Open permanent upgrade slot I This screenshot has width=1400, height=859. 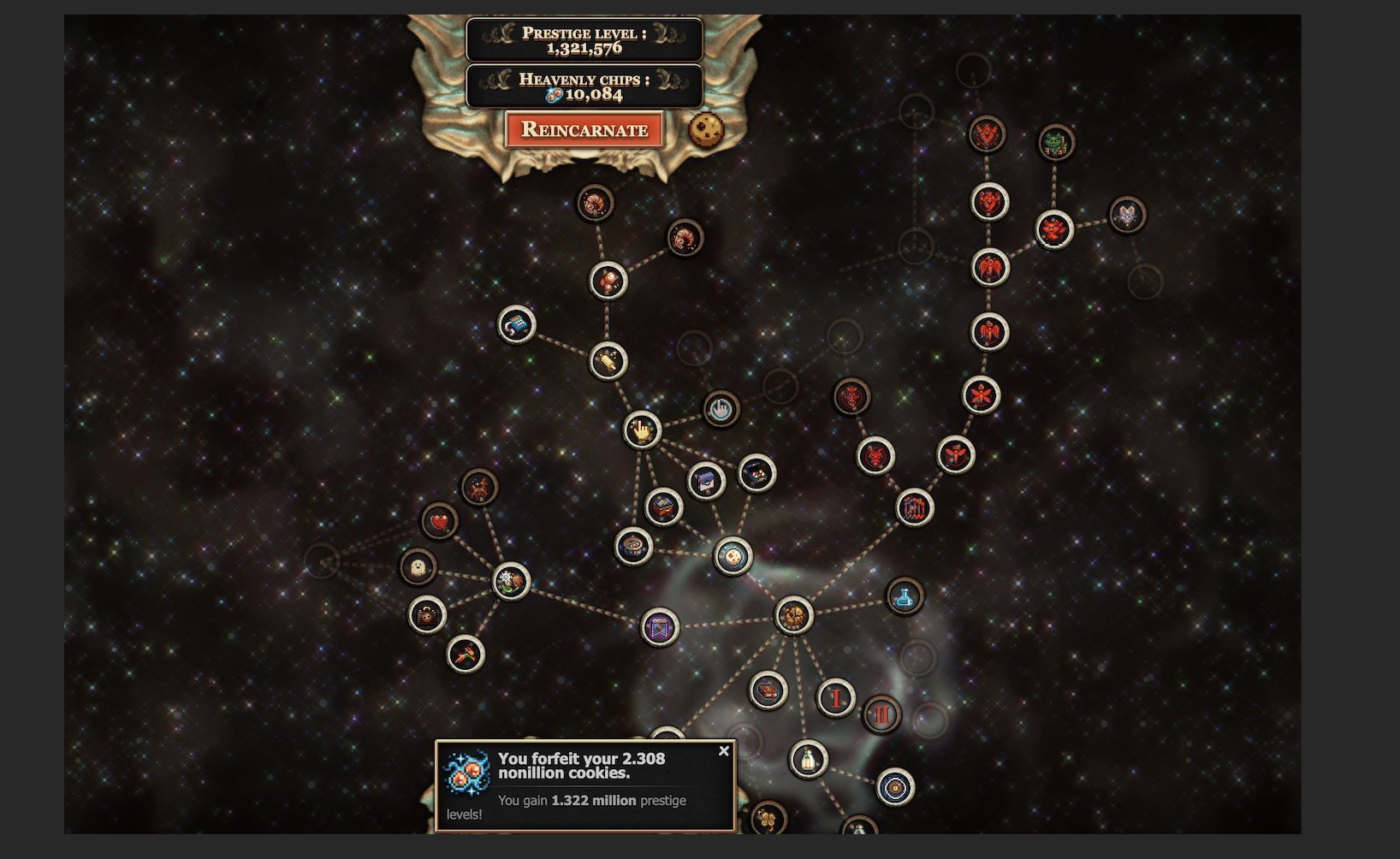click(835, 698)
